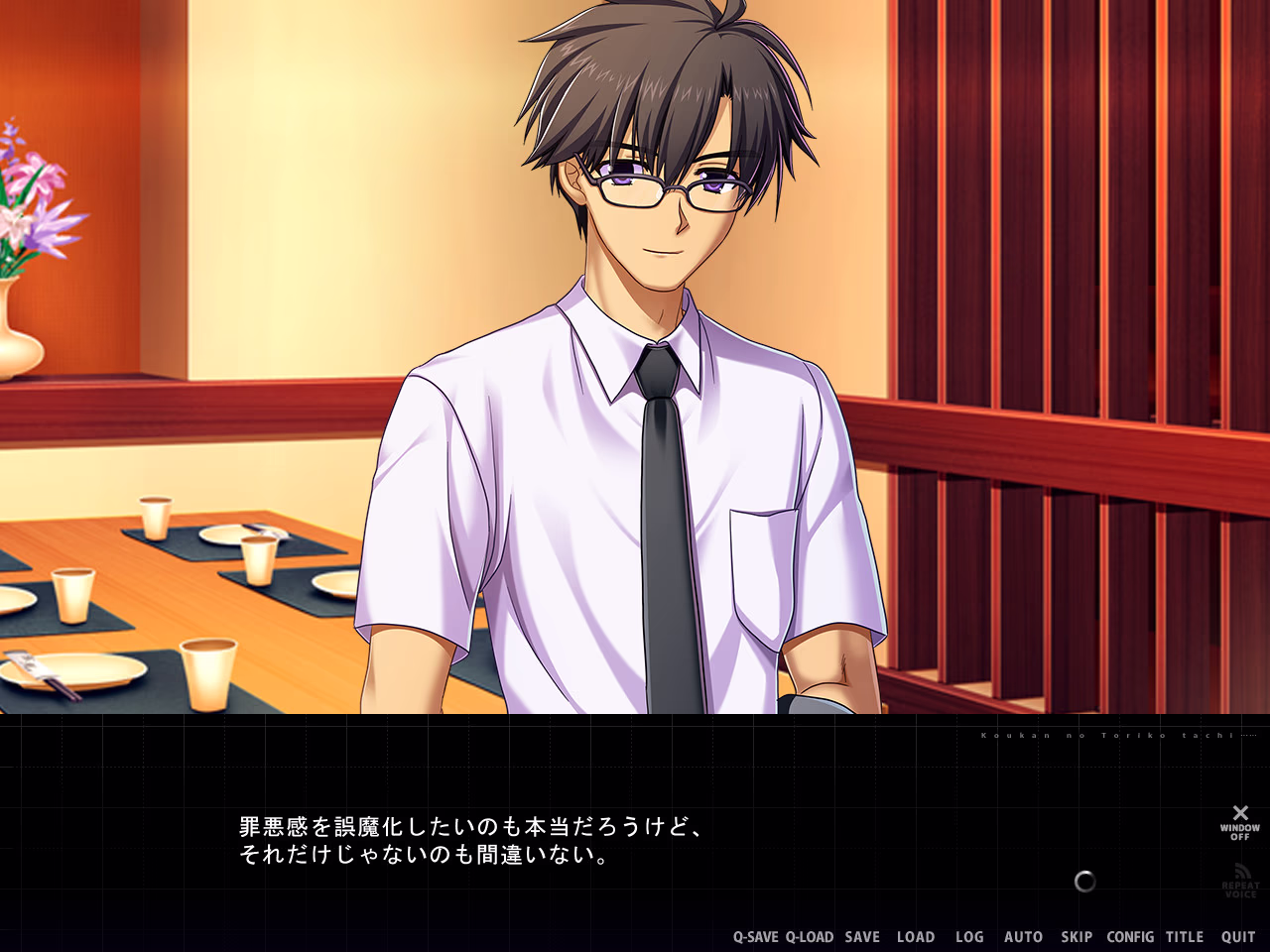Toggle AUTO text advance
The height and width of the screenshot is (952, 1270).
(x=1023, y=937)
